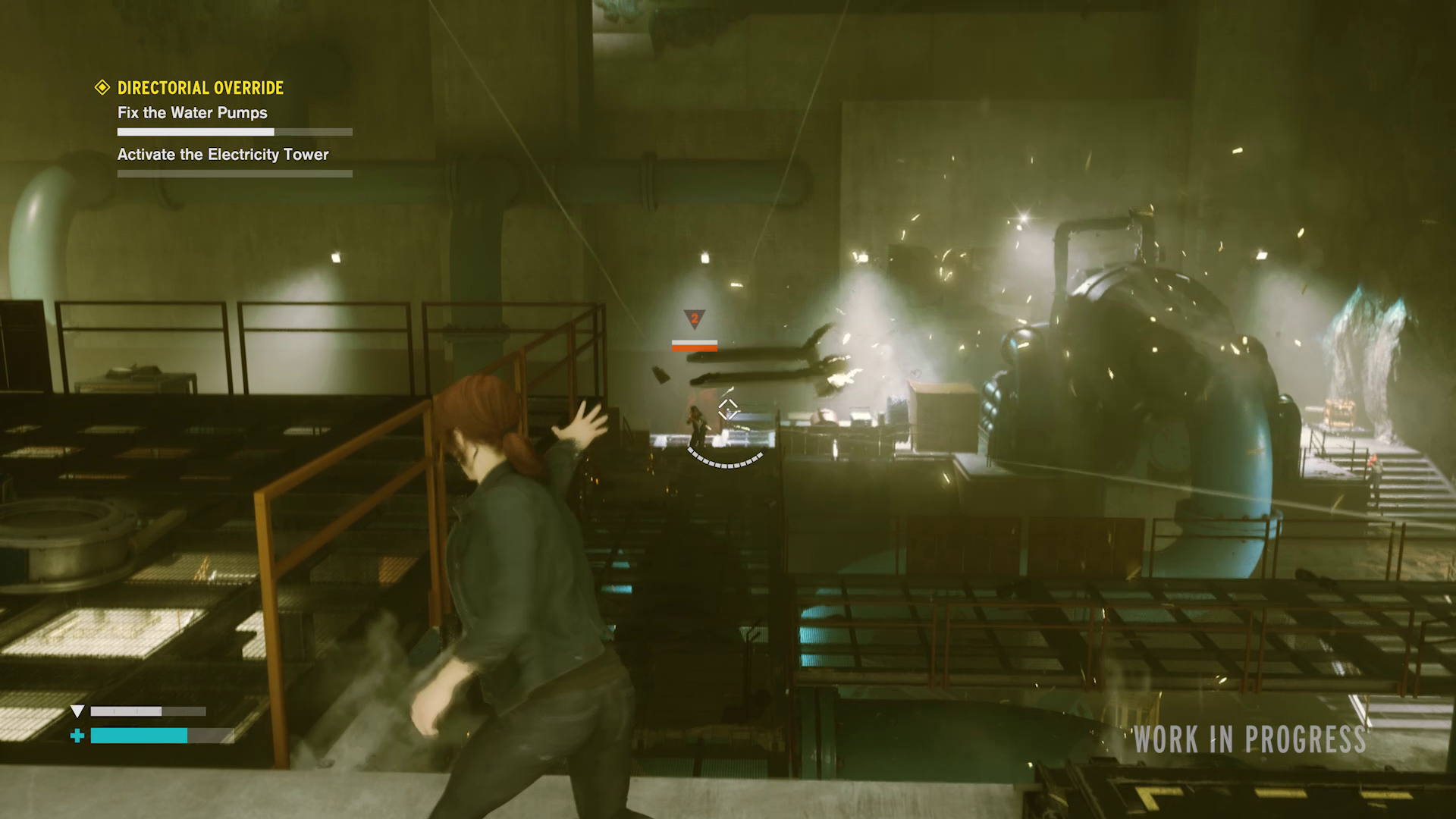
Task: Click the red numeral on the threat marker
Action: pos(693,319)
